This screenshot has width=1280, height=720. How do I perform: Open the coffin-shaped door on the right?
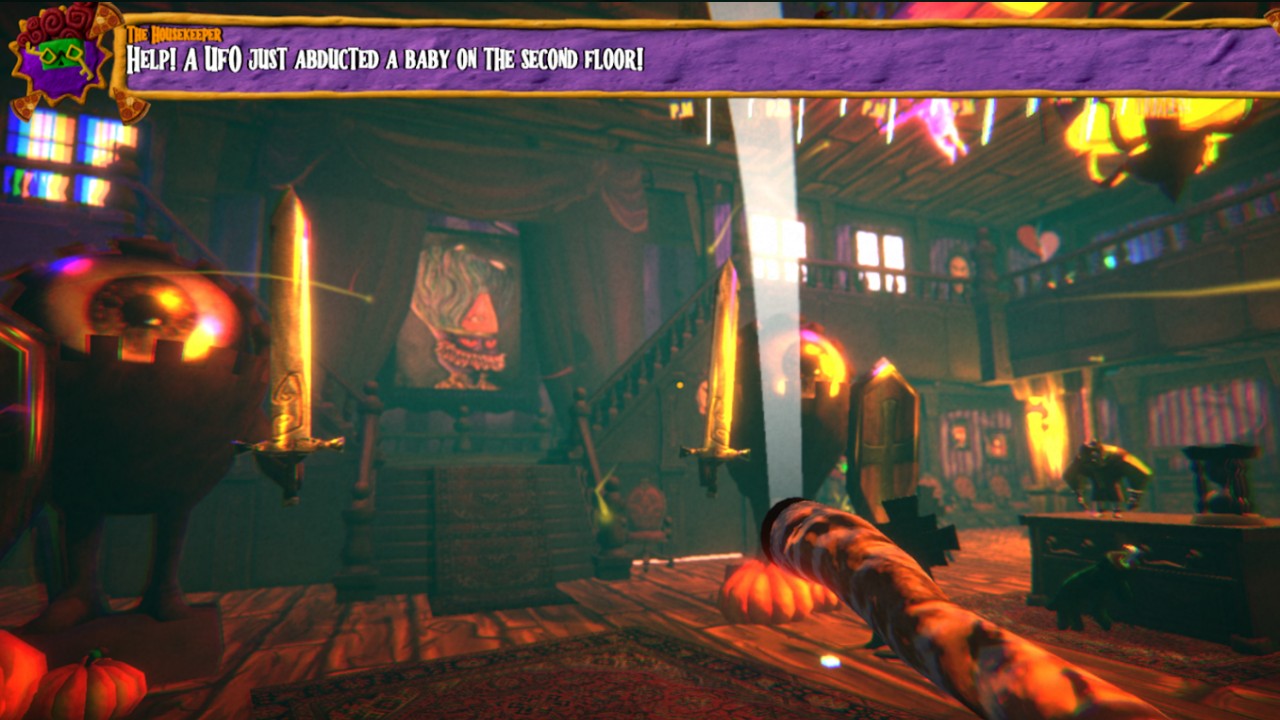[885, 430]
